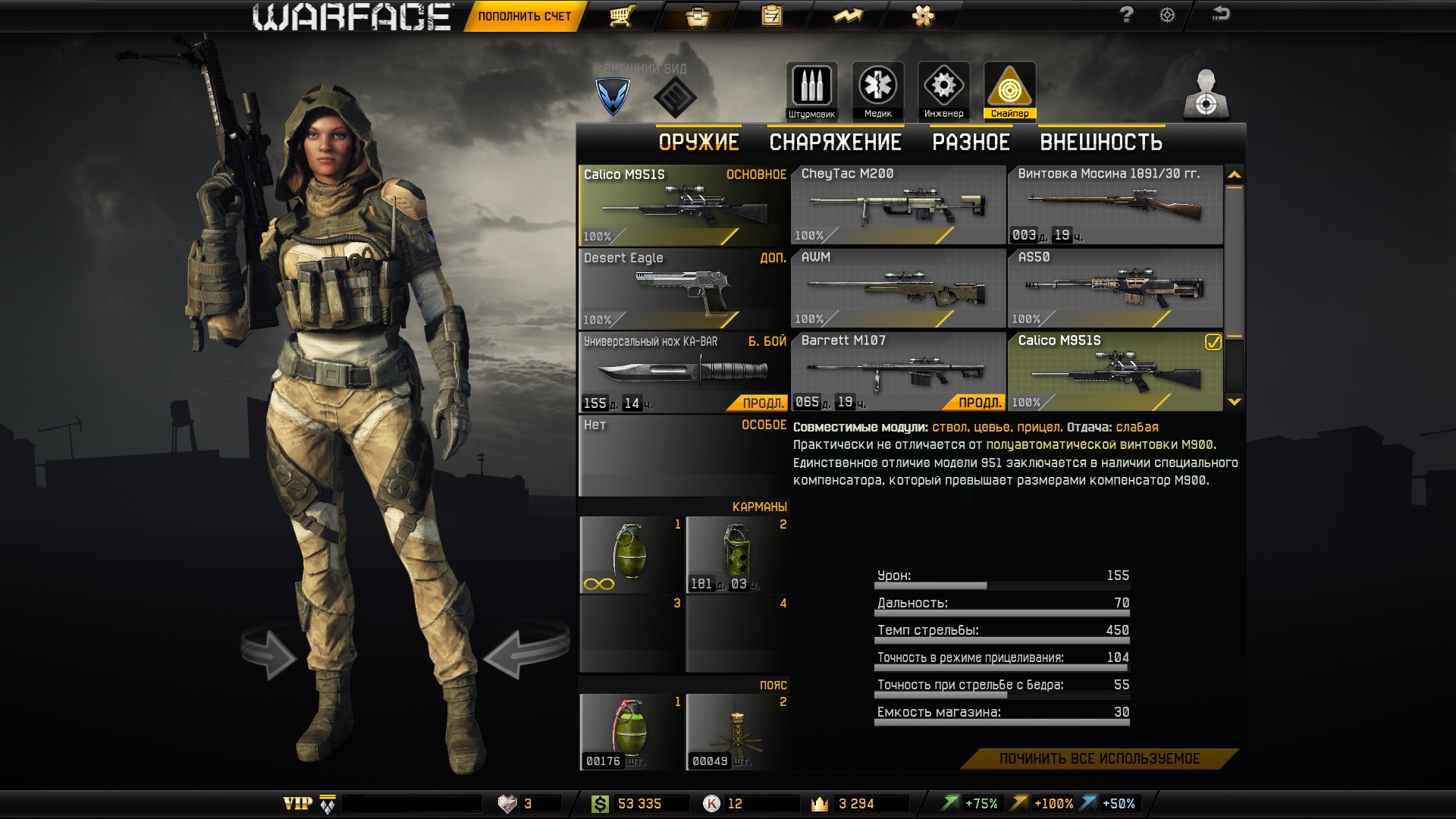Select the Медик class
Viewport: 1456px width, 819px height.
[x=877, y=91]
